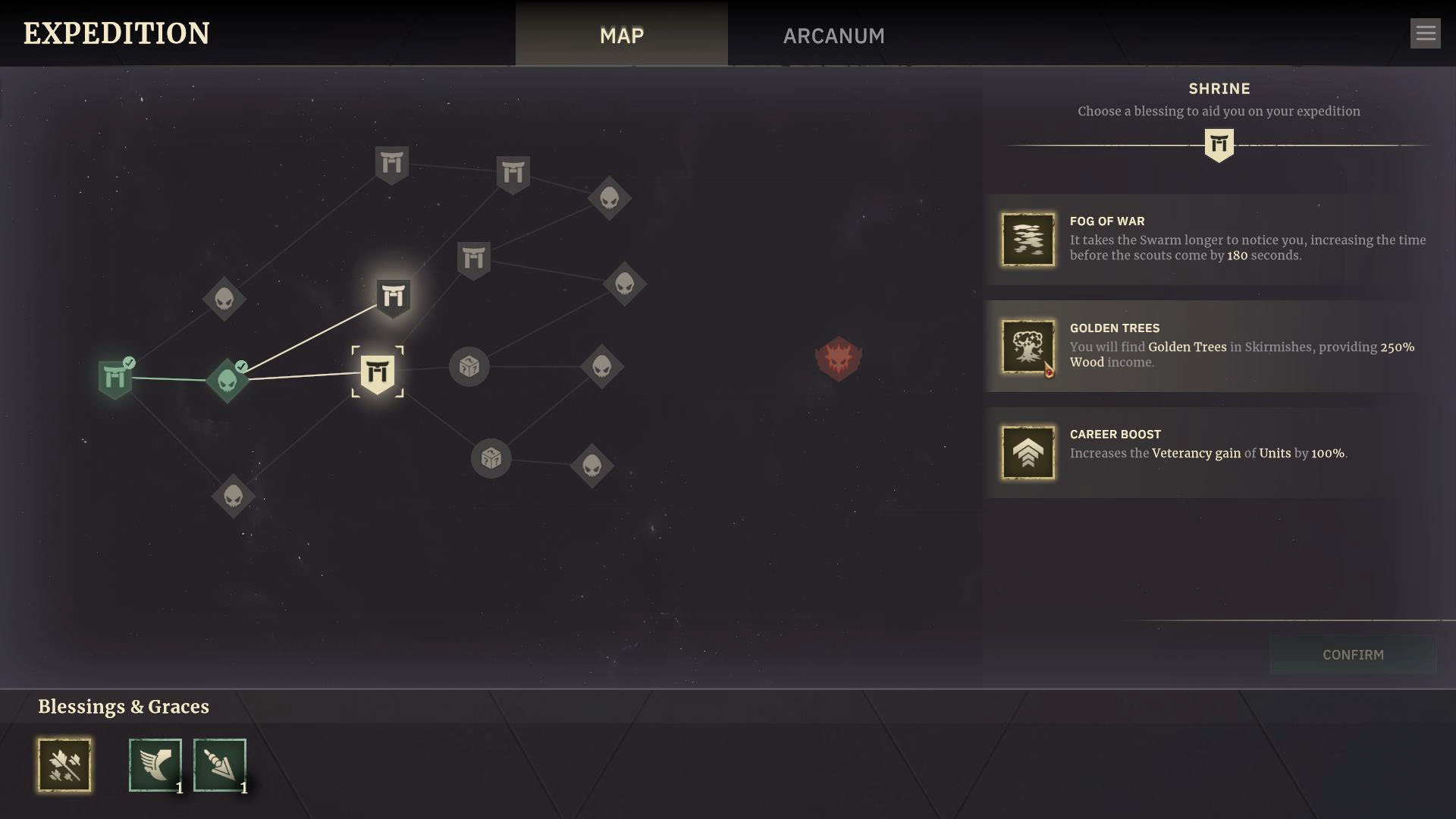
Task: Click the crossed arrows icon in Blessings & Graces
Action: pos(64,765)
